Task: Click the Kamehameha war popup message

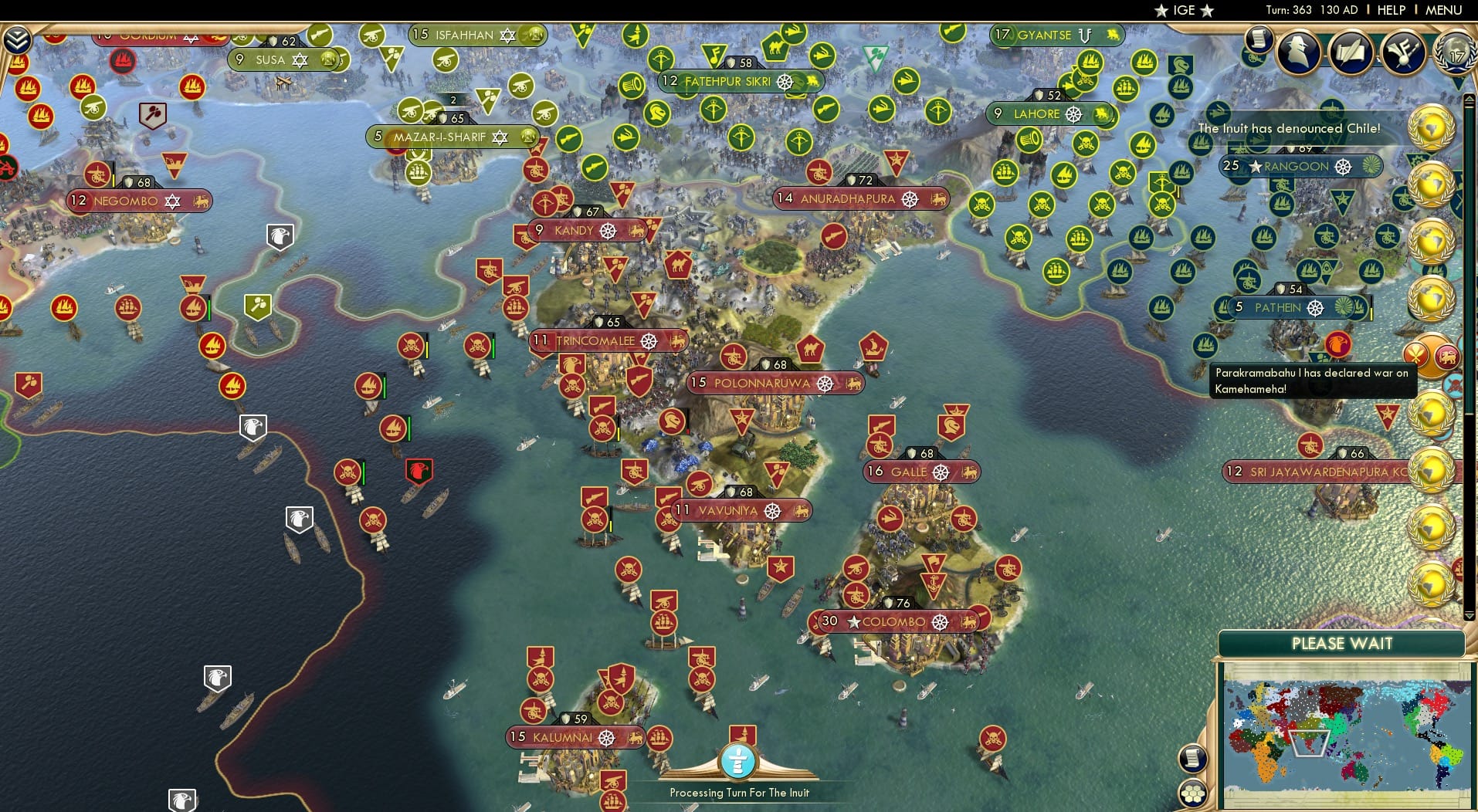Action: pos(1311,381)
